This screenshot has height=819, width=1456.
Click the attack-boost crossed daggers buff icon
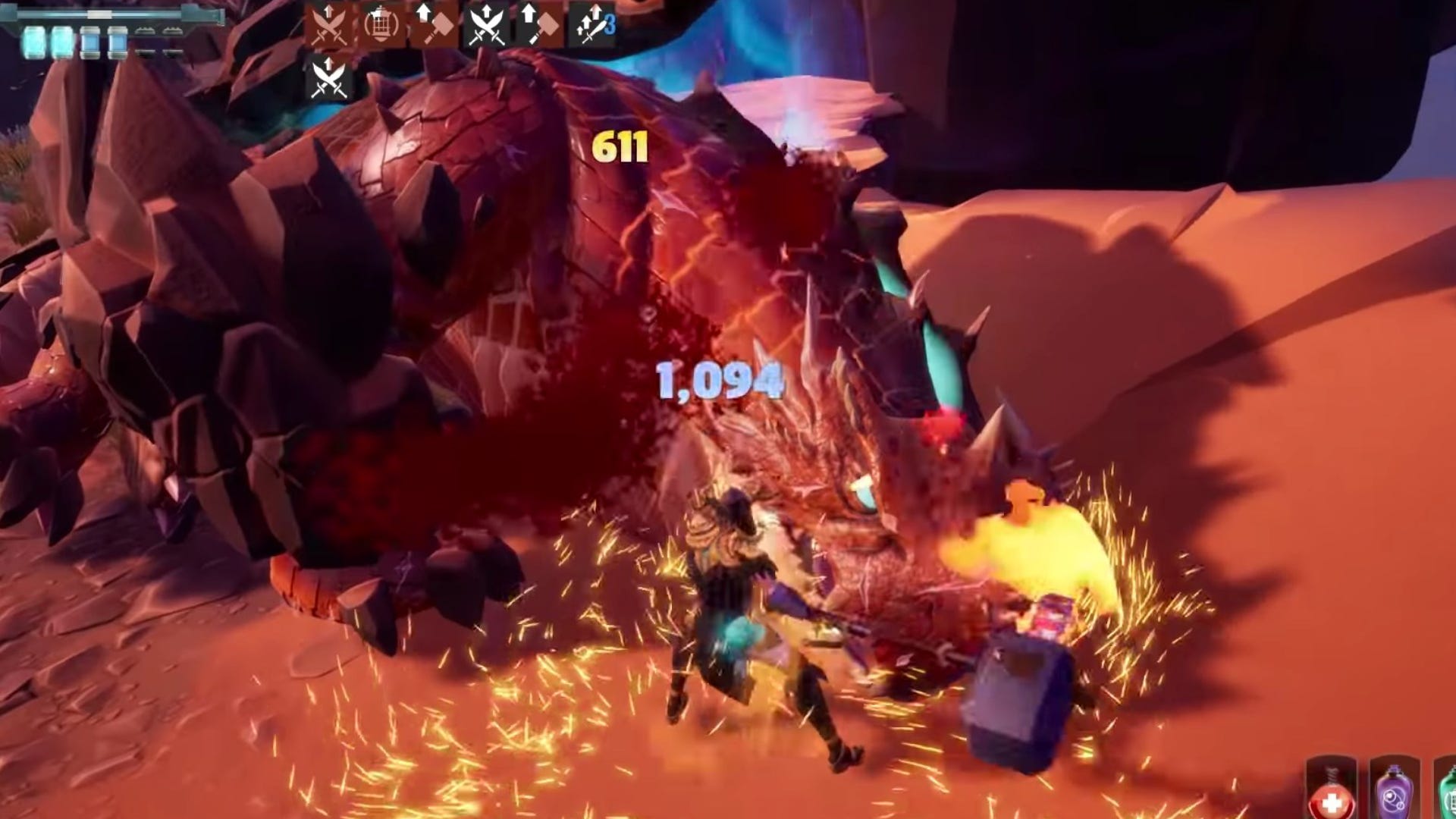point(328,23)
